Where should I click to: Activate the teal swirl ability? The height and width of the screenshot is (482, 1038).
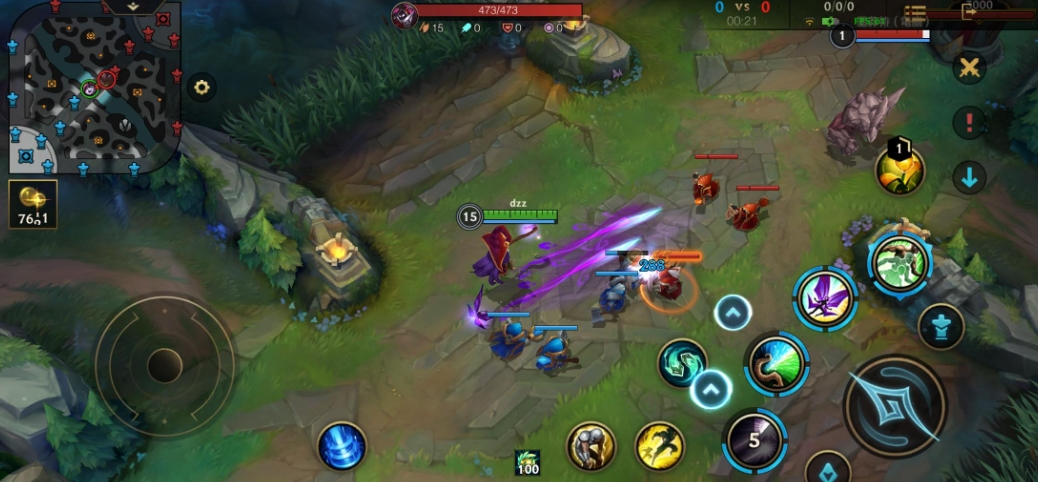(x=682, y=362)
